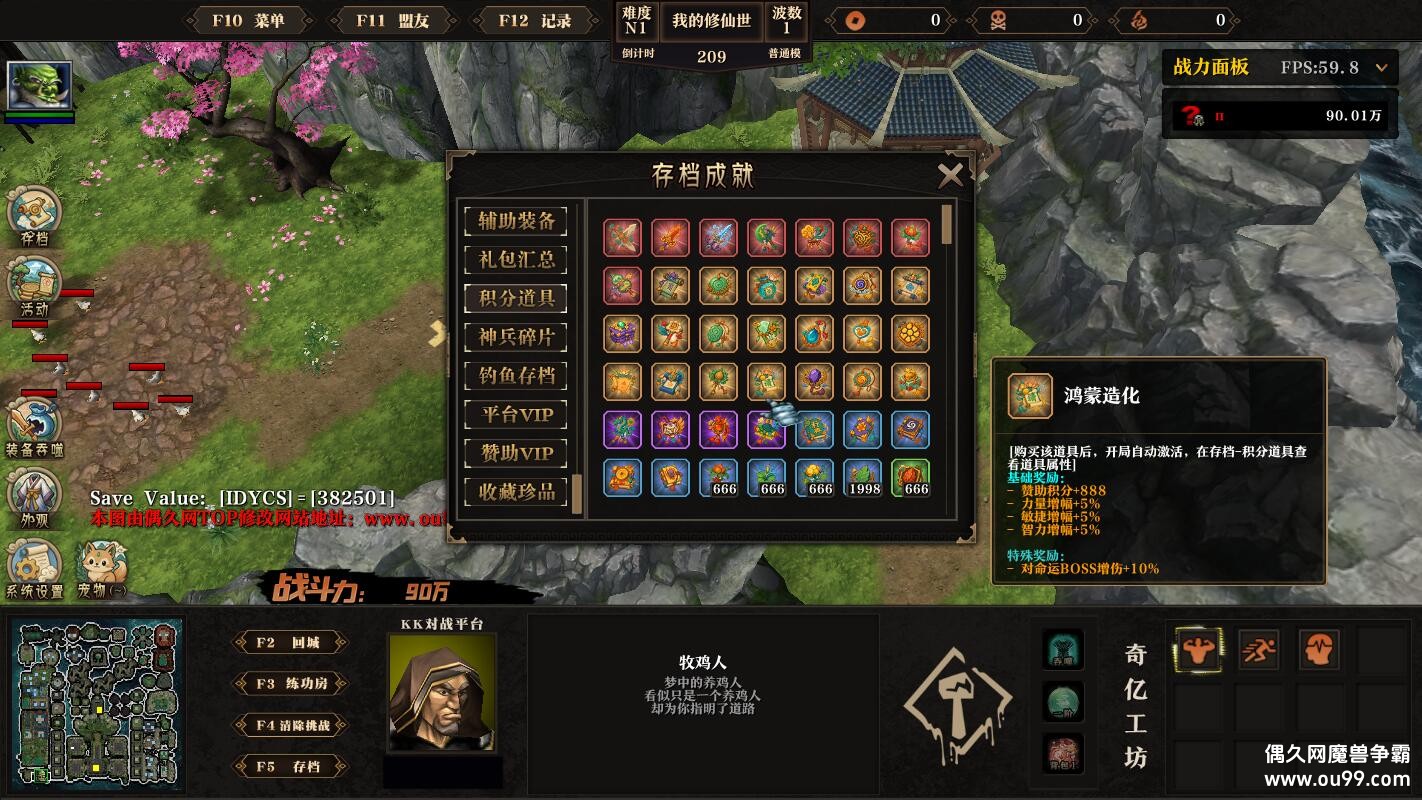Activate F4 清除挑战
Screen dimensions: 1422x800
[x=290, y=725]
